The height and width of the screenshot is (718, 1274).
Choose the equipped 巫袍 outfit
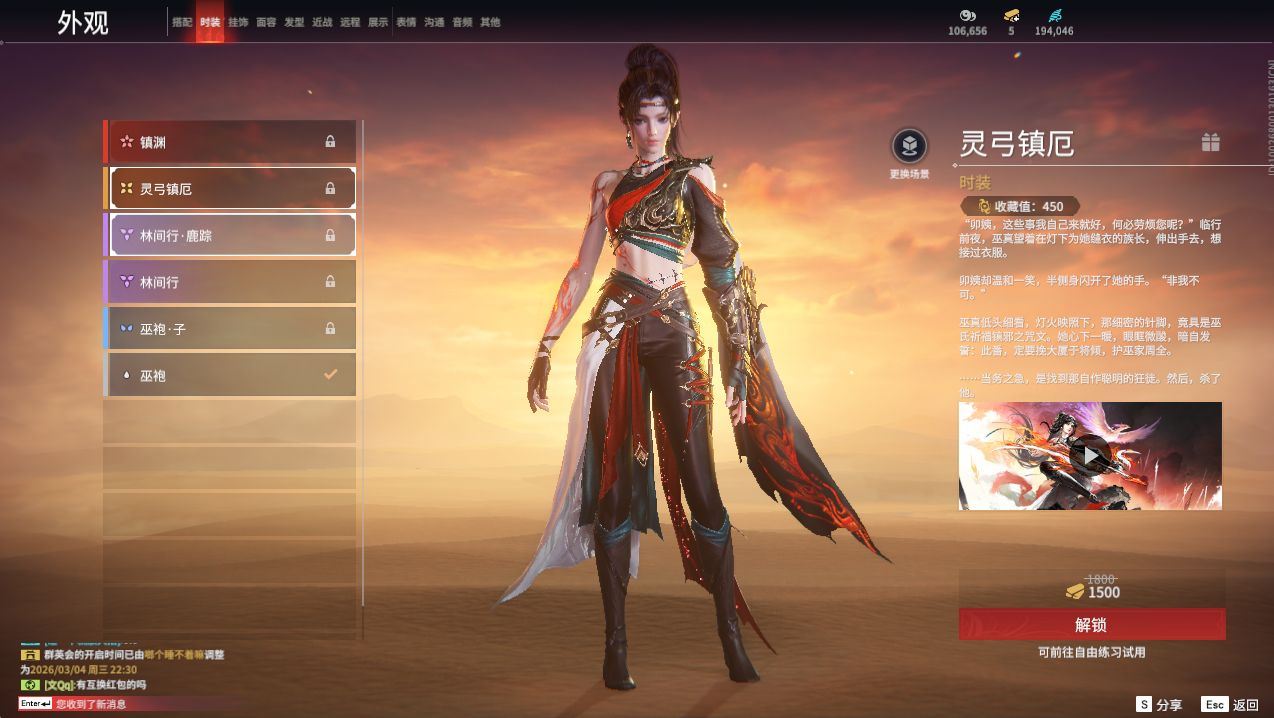pos(231,375)
